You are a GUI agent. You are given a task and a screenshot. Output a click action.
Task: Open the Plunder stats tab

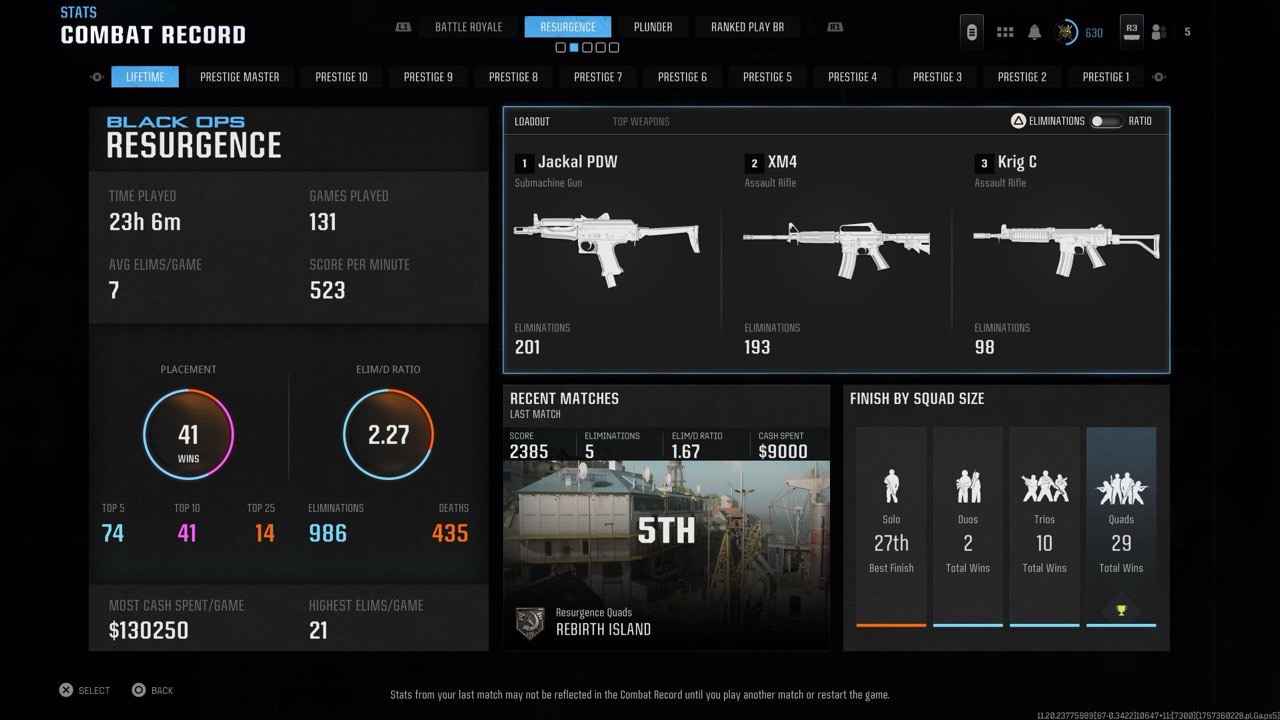click(x=653, y=27)
